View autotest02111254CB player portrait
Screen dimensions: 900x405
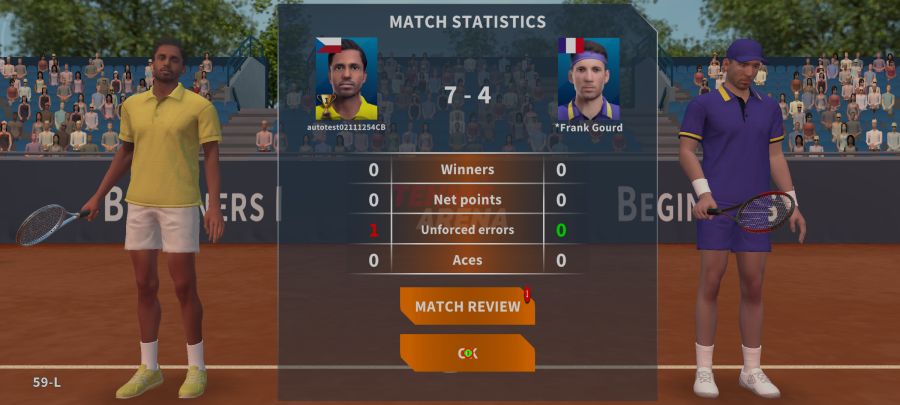tap(346, 79)
